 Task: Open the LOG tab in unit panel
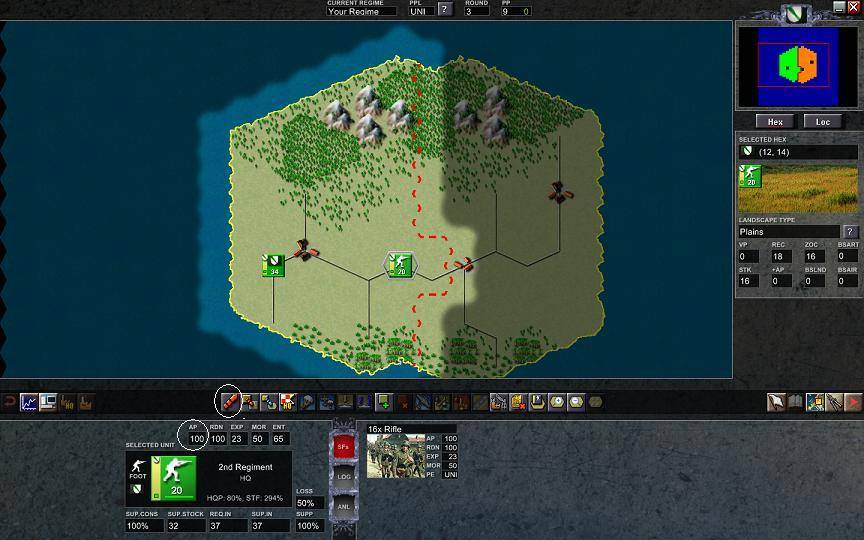point(343,477)
